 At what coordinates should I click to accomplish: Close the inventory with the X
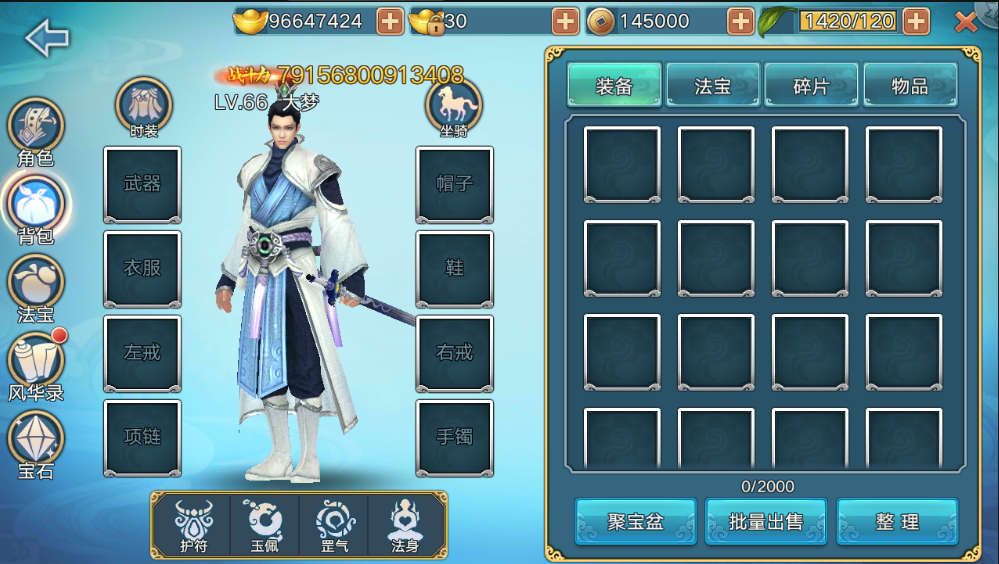pos(966,22)
